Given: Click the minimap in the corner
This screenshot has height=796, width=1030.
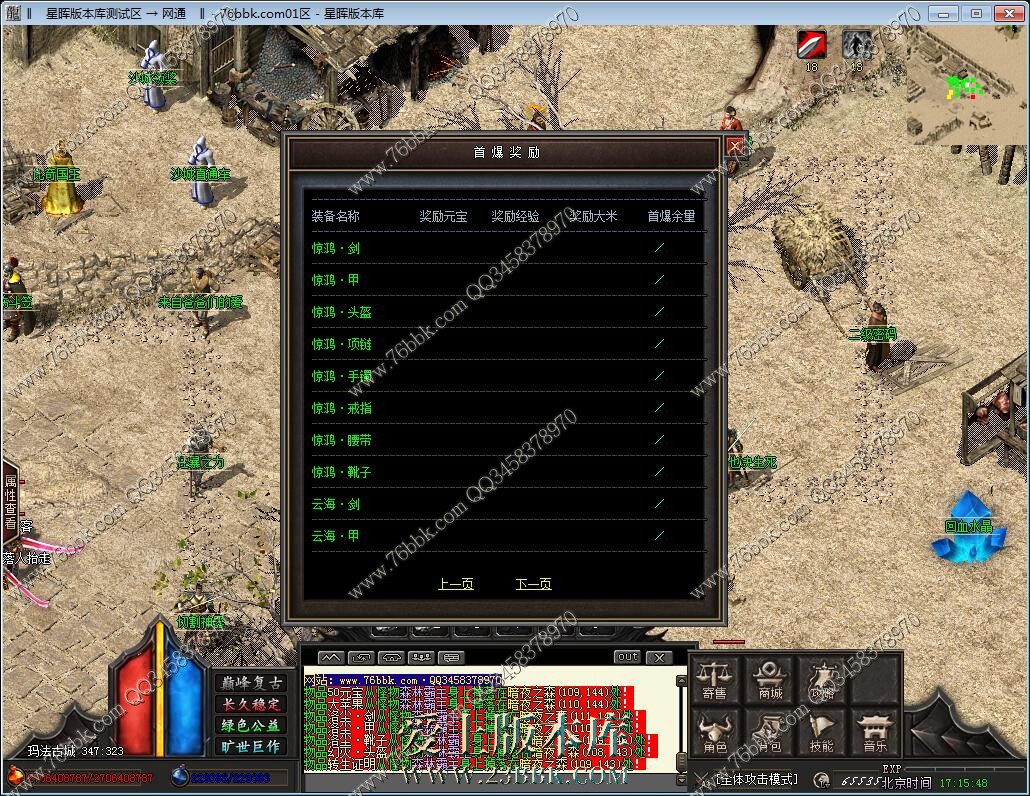Looking at the screenshot, I should tap(964, 86).
